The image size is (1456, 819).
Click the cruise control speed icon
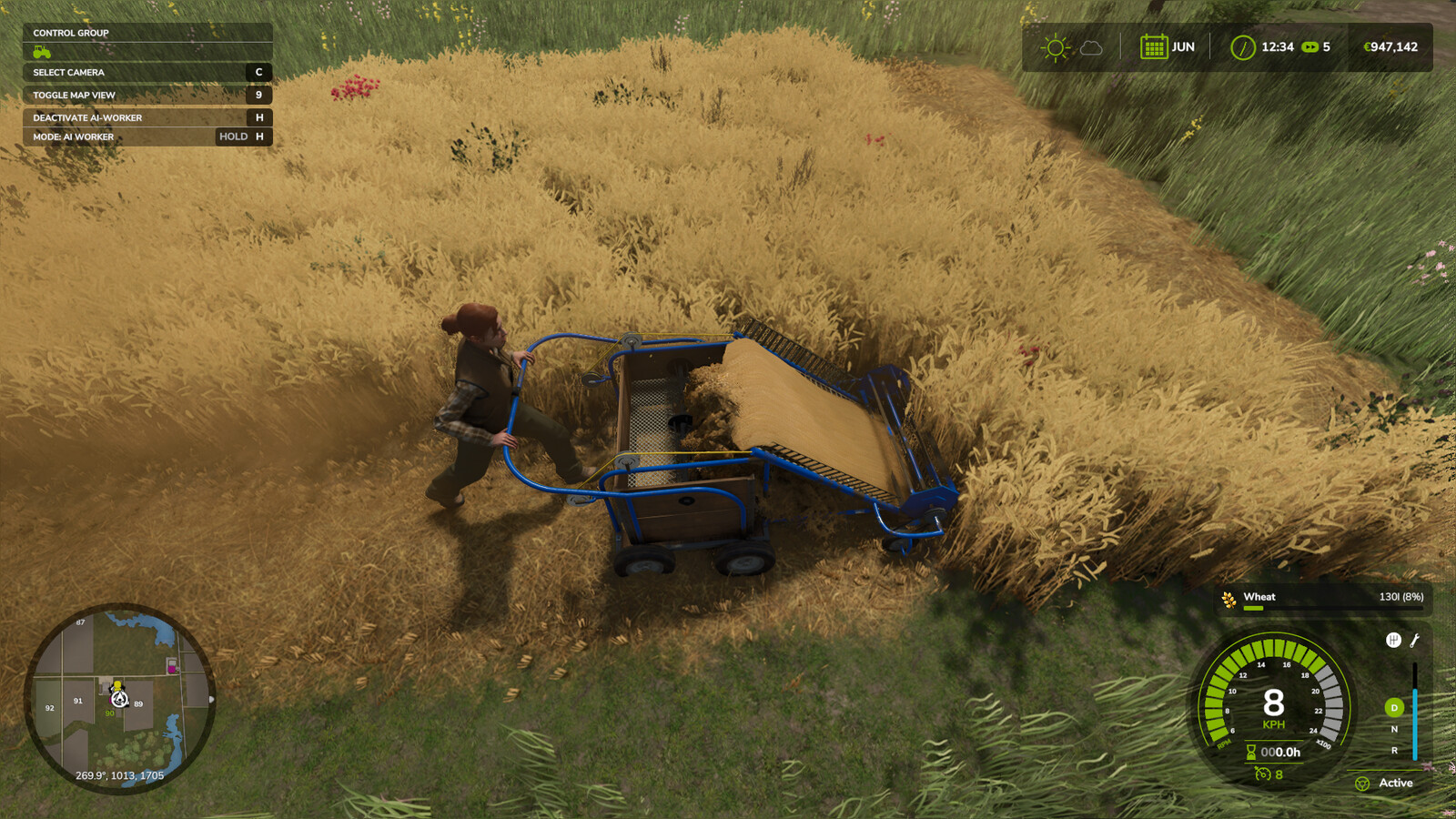[x=1262, y=774]
